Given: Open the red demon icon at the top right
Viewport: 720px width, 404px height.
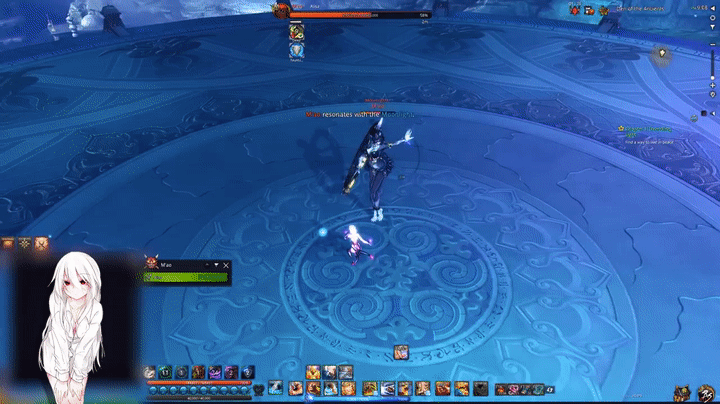Looking at the screenshot, I should (x=574, y=10).
